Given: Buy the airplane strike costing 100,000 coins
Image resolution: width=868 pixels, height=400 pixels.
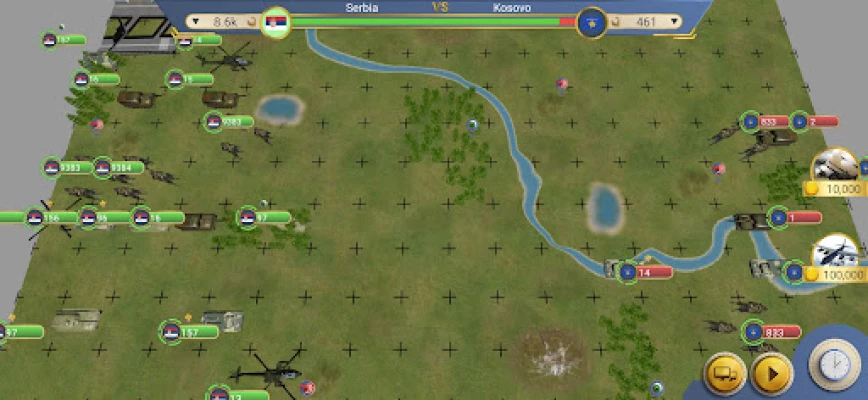Looking at the screenshot, I should [836, 256].
